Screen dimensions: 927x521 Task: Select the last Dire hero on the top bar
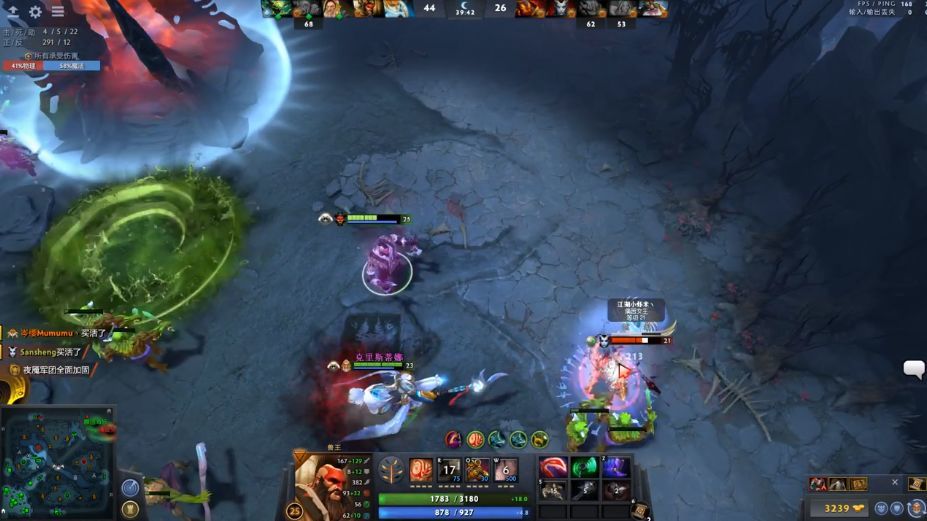click(x=653, y=9)
